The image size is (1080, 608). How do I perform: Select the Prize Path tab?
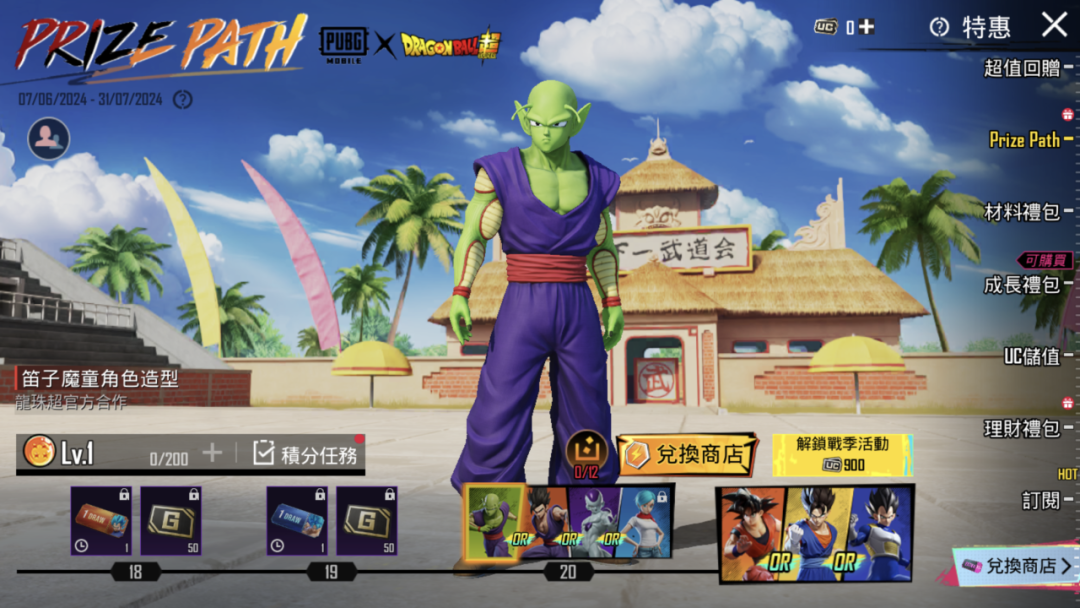coord(1024,140)
